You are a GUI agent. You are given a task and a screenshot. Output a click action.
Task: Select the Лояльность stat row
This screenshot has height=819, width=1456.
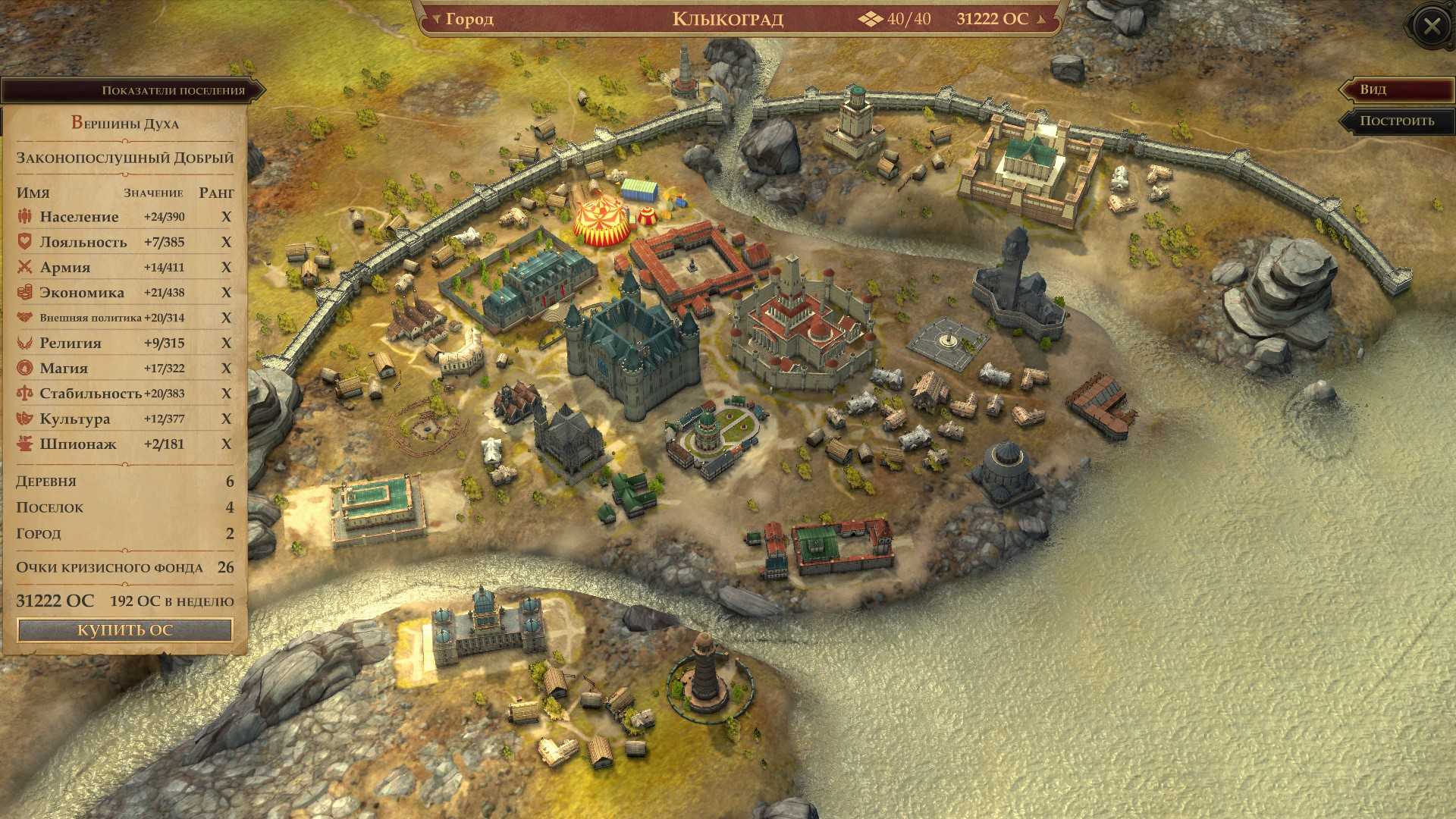click(x=125, y=242)
